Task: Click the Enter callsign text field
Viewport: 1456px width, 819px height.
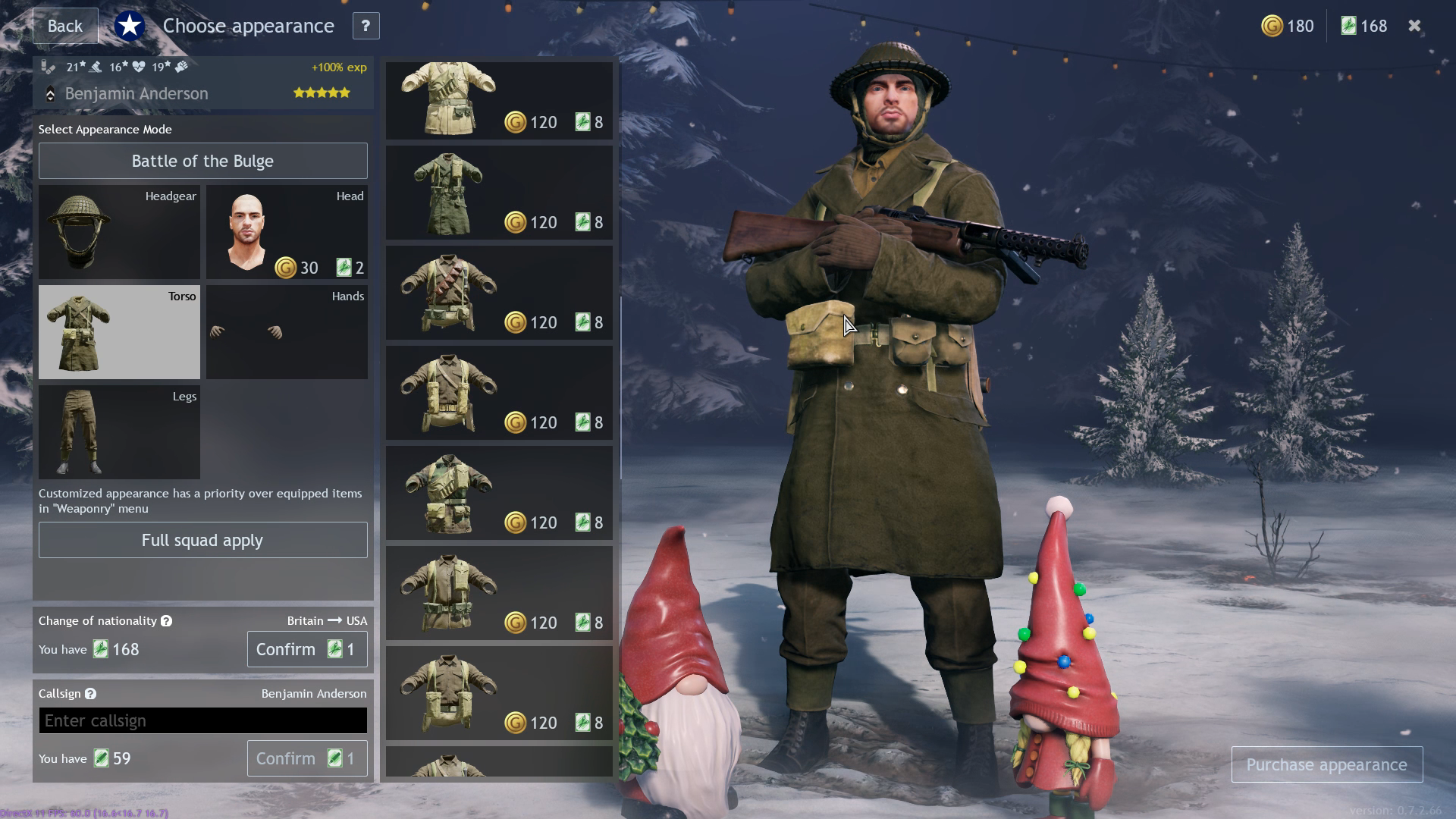Action: [202, 720]
